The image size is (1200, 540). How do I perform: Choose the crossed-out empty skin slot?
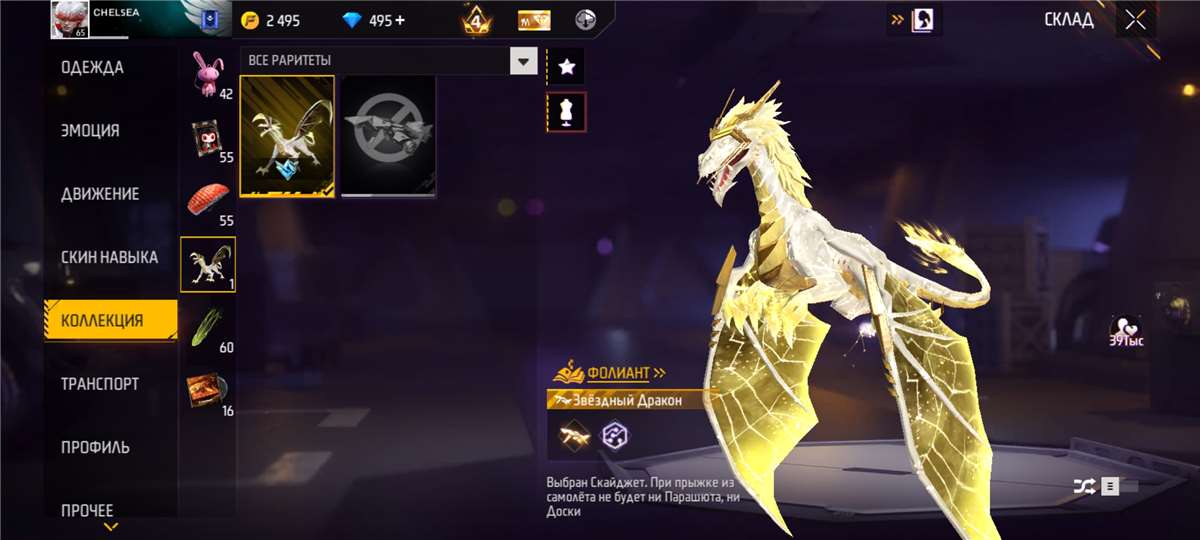pyautogui.click(x=388, y=137)
